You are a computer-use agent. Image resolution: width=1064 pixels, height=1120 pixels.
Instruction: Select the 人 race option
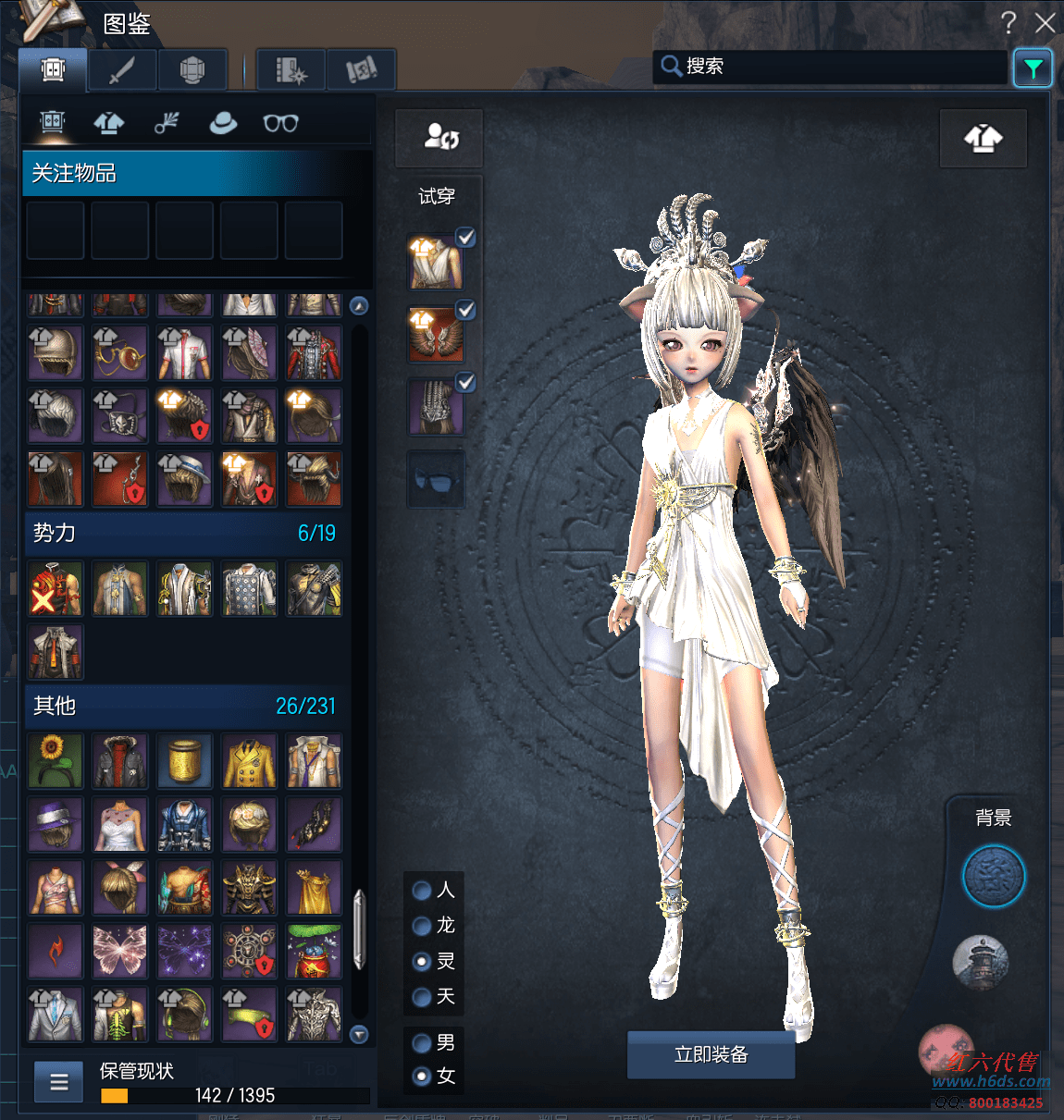(422, 890)
